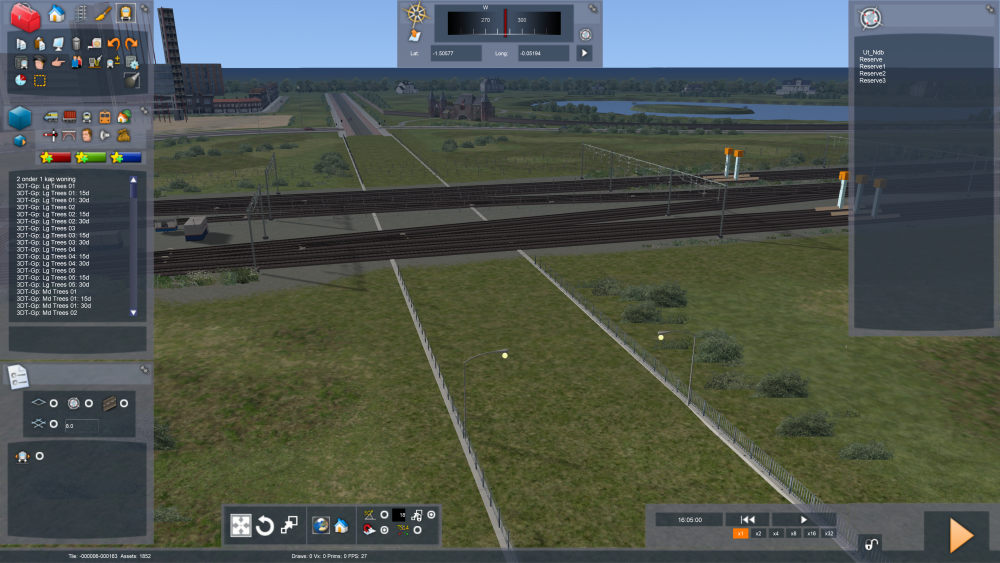Activate the rotate gizmo tool
Screen dimensions: 1000x563
[265, 525]
